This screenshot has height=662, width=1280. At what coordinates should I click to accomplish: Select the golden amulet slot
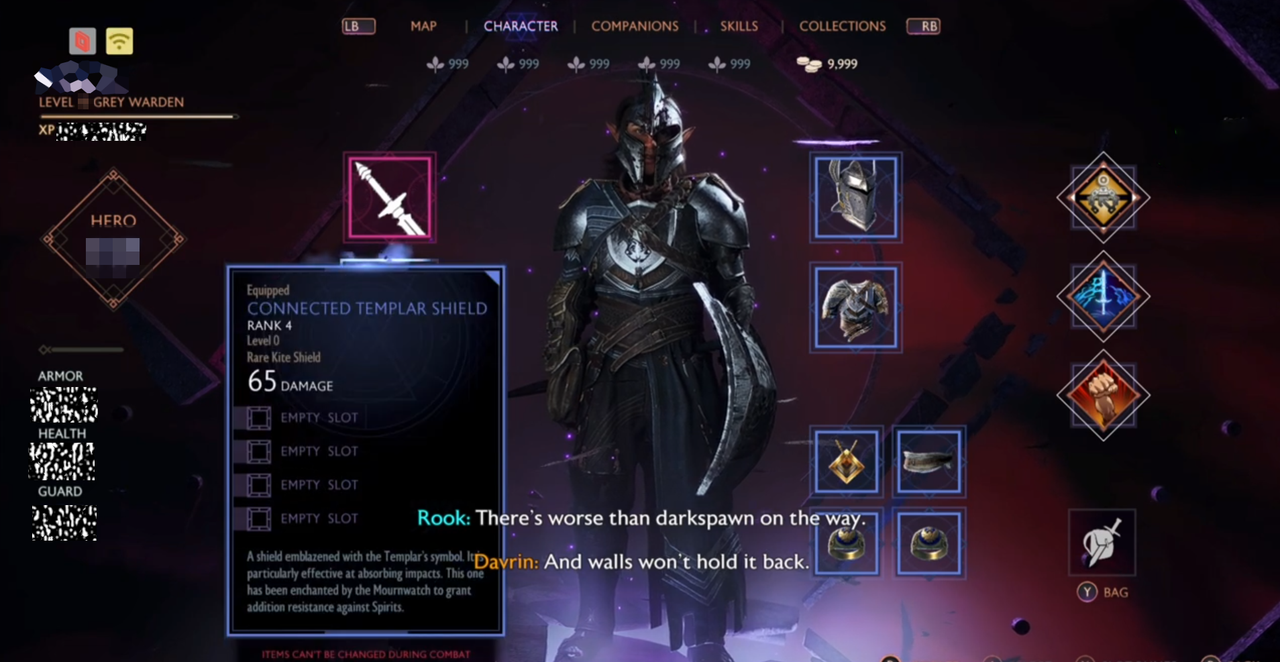(x=847, y=461)
